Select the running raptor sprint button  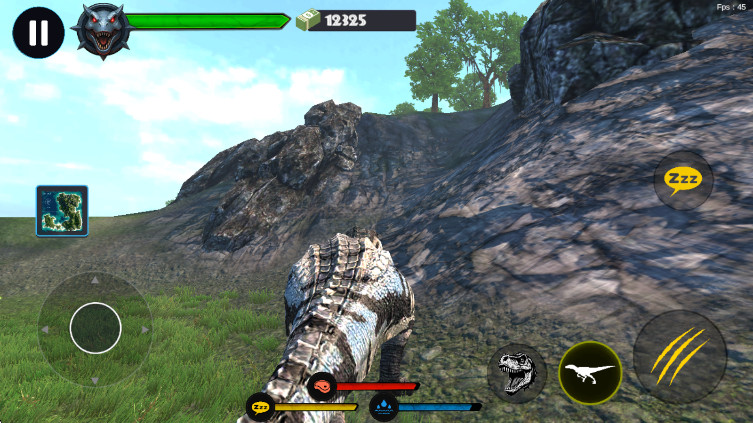[590, 372]
